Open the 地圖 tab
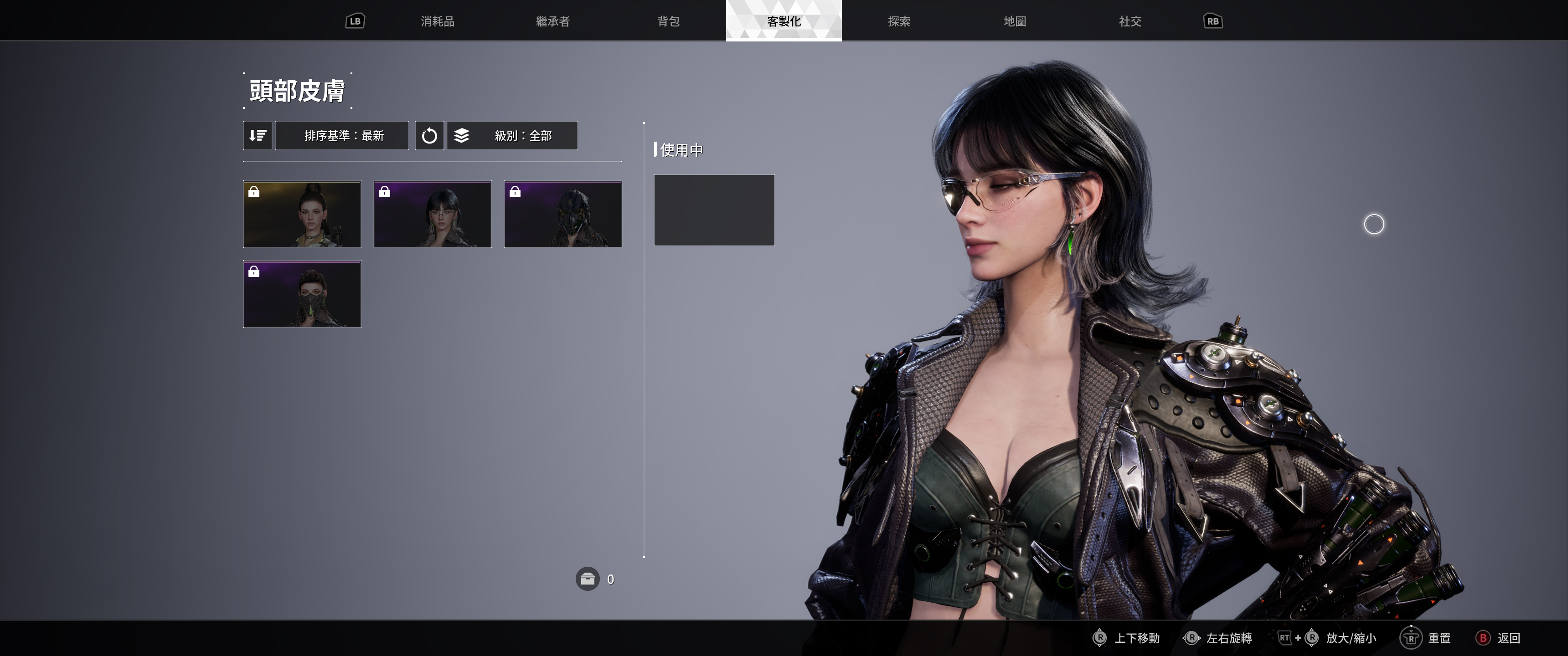 (1015, 21)
